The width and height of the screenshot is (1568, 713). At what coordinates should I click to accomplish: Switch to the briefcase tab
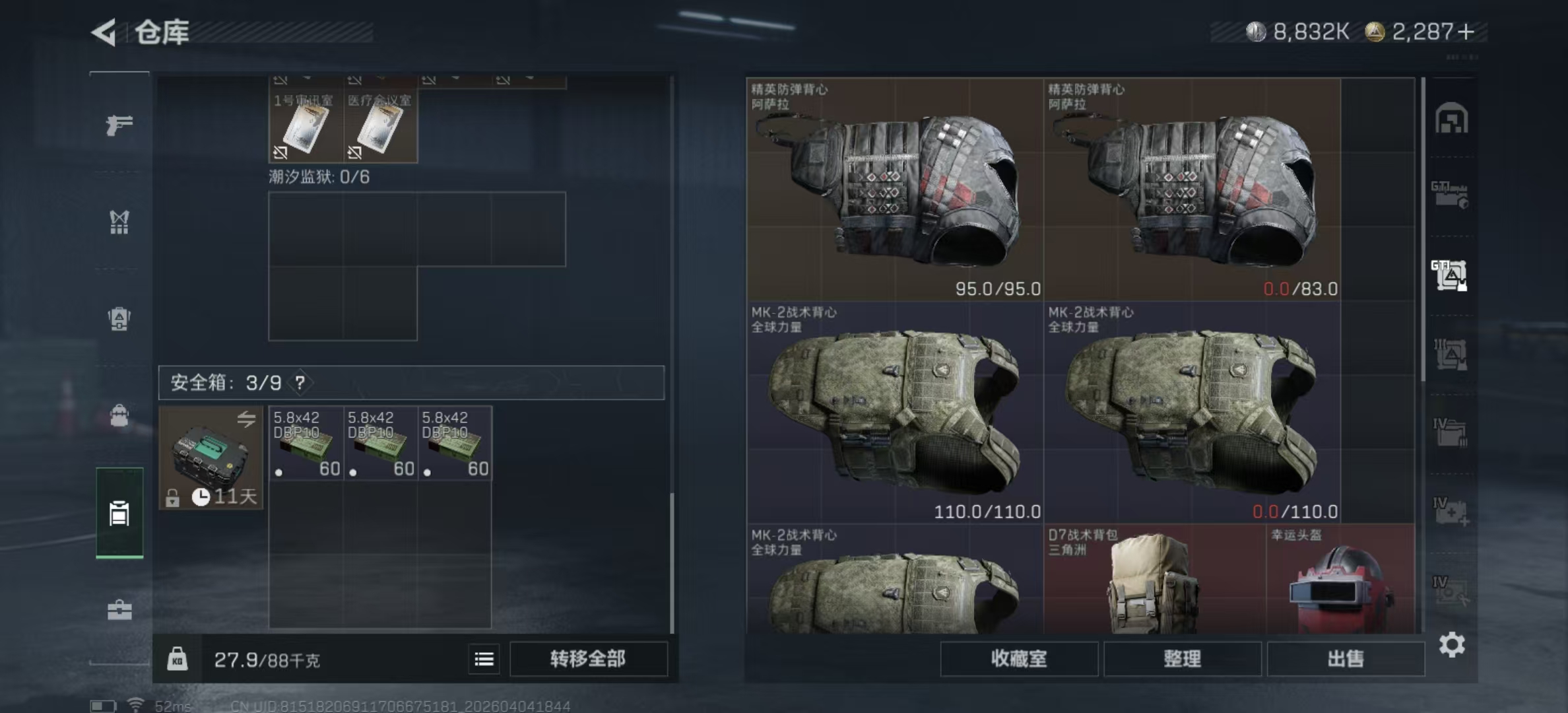(x=119, y=610)
